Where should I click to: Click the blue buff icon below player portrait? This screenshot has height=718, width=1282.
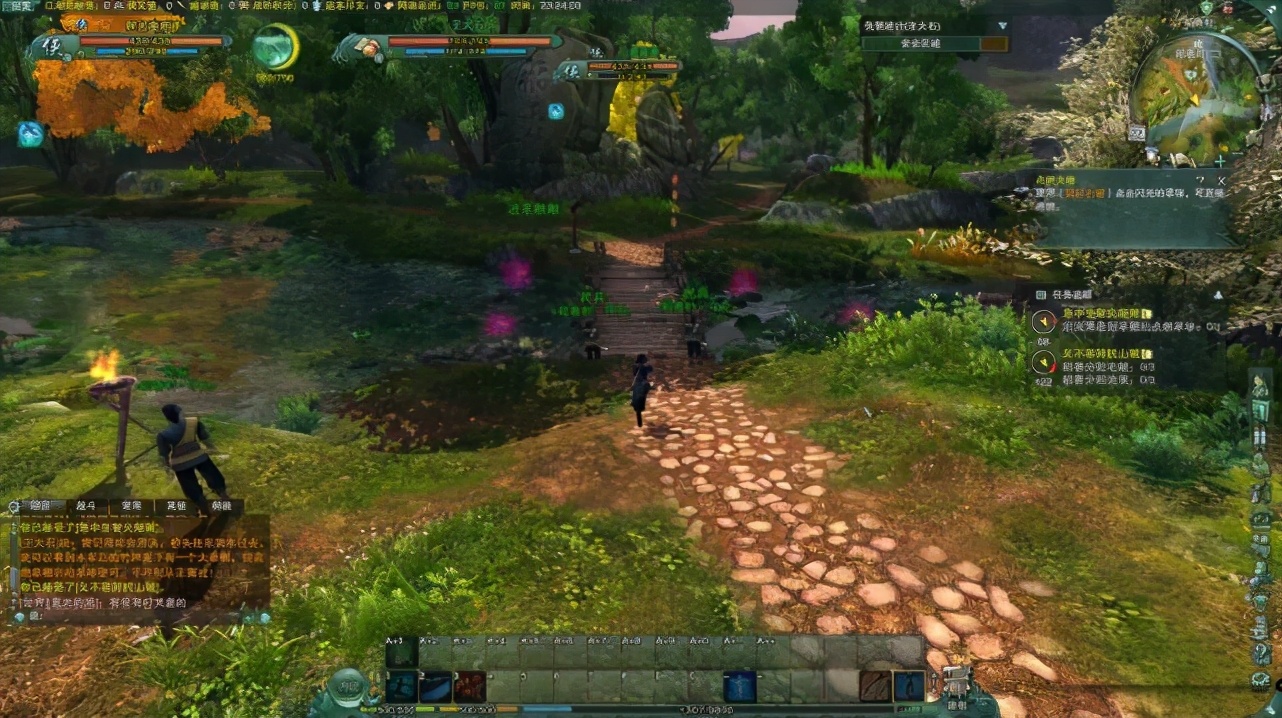click(30, 133)
